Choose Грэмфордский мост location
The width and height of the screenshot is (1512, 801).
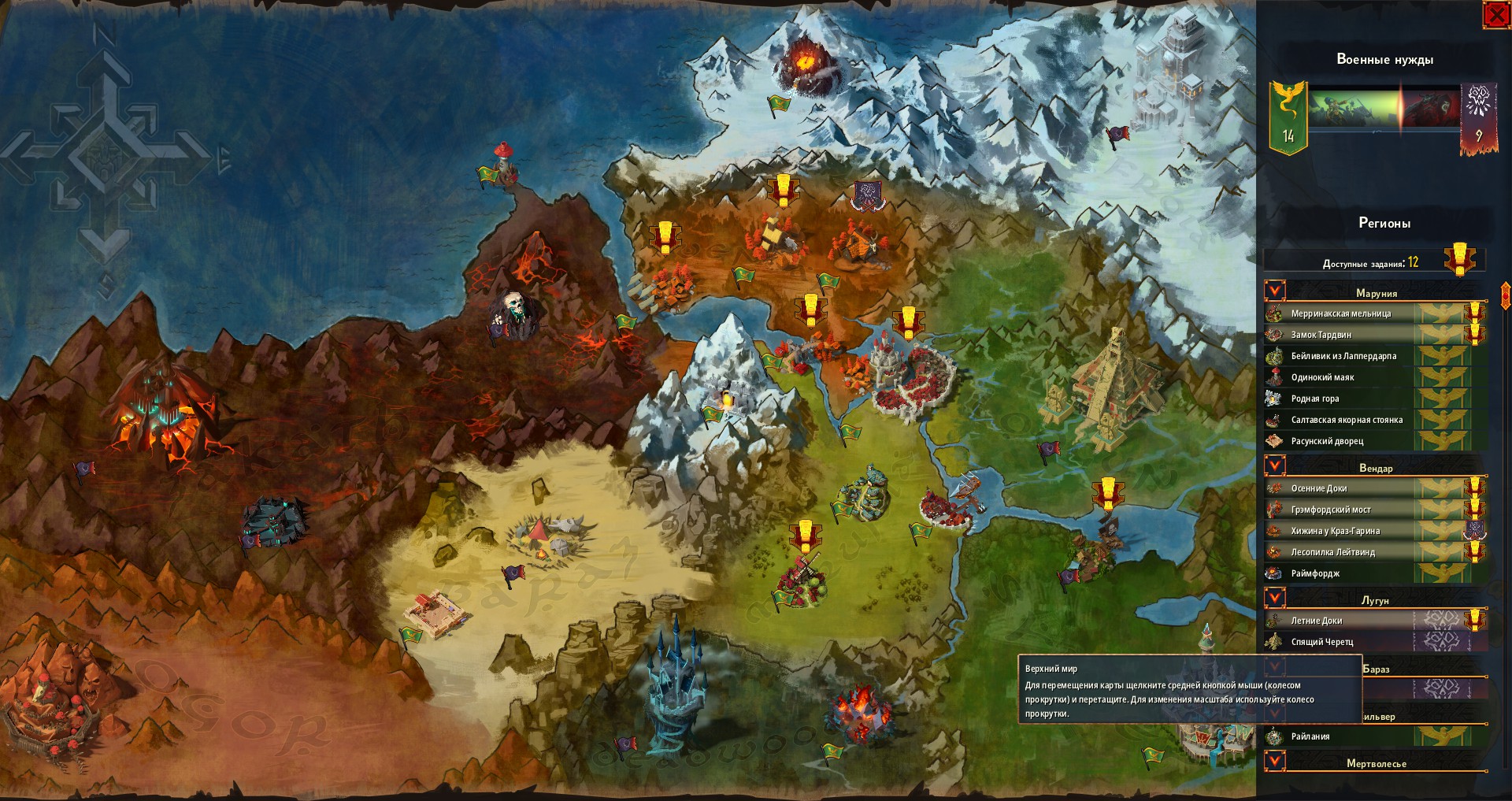point(1330,510)
